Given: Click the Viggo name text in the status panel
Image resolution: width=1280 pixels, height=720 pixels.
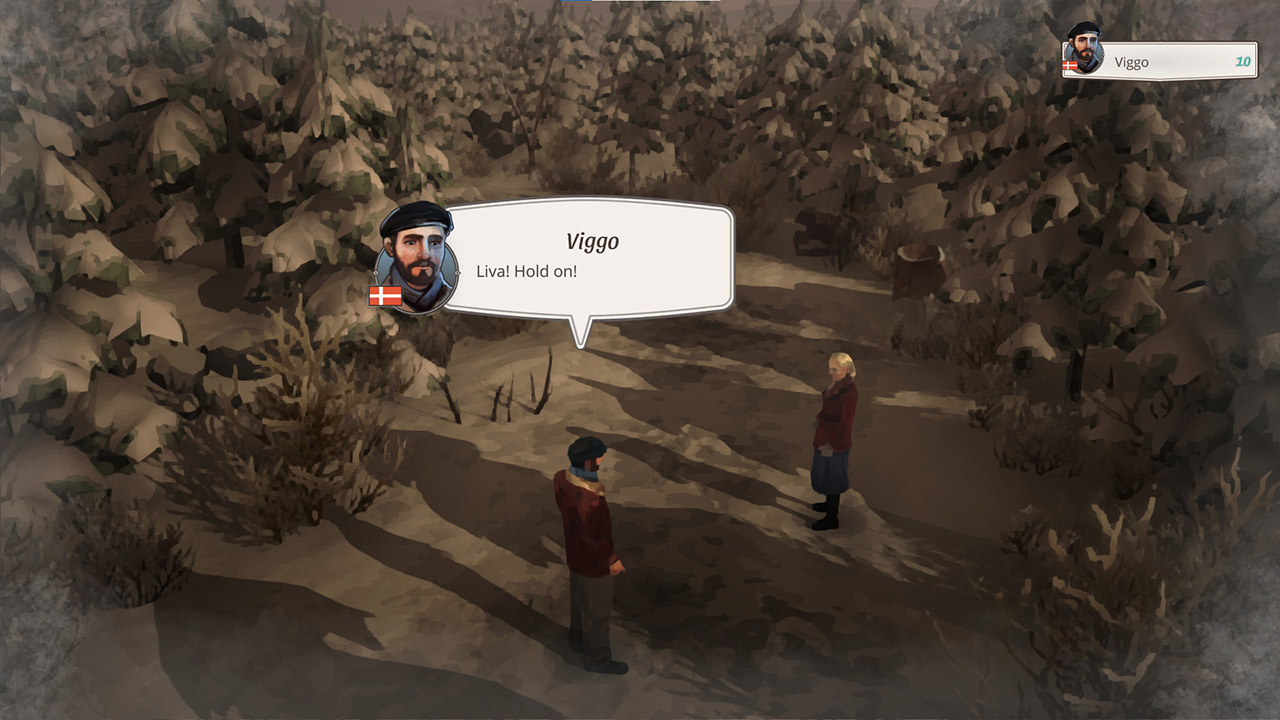Looking at the screenshot, I should (1131, 61).
